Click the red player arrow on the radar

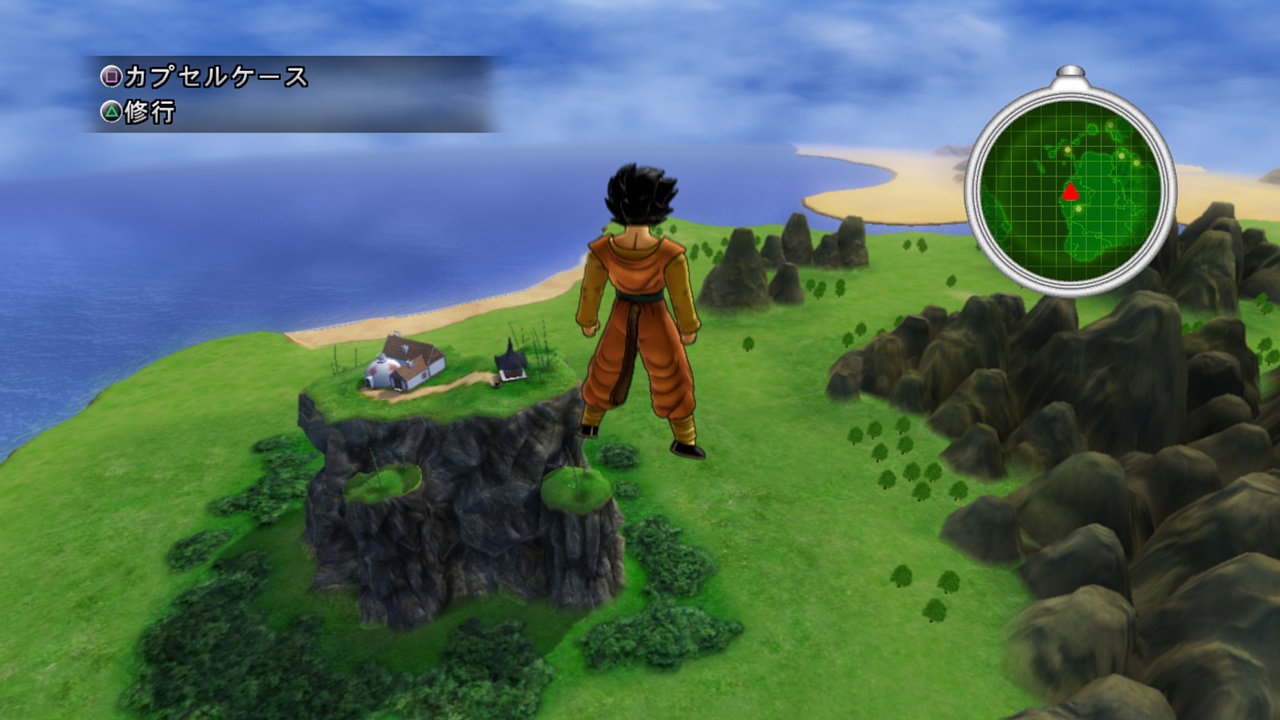click(1071, 191)
